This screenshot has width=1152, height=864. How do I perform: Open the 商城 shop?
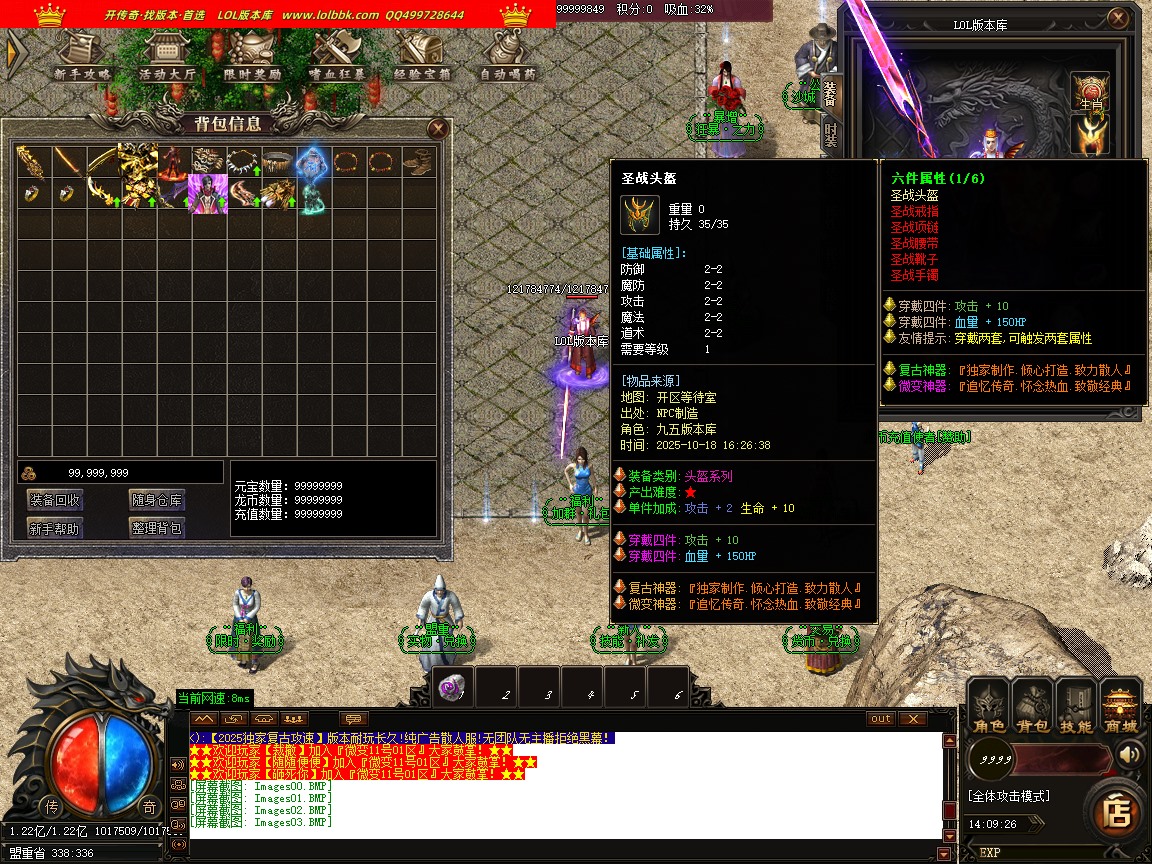(1121, 707)
